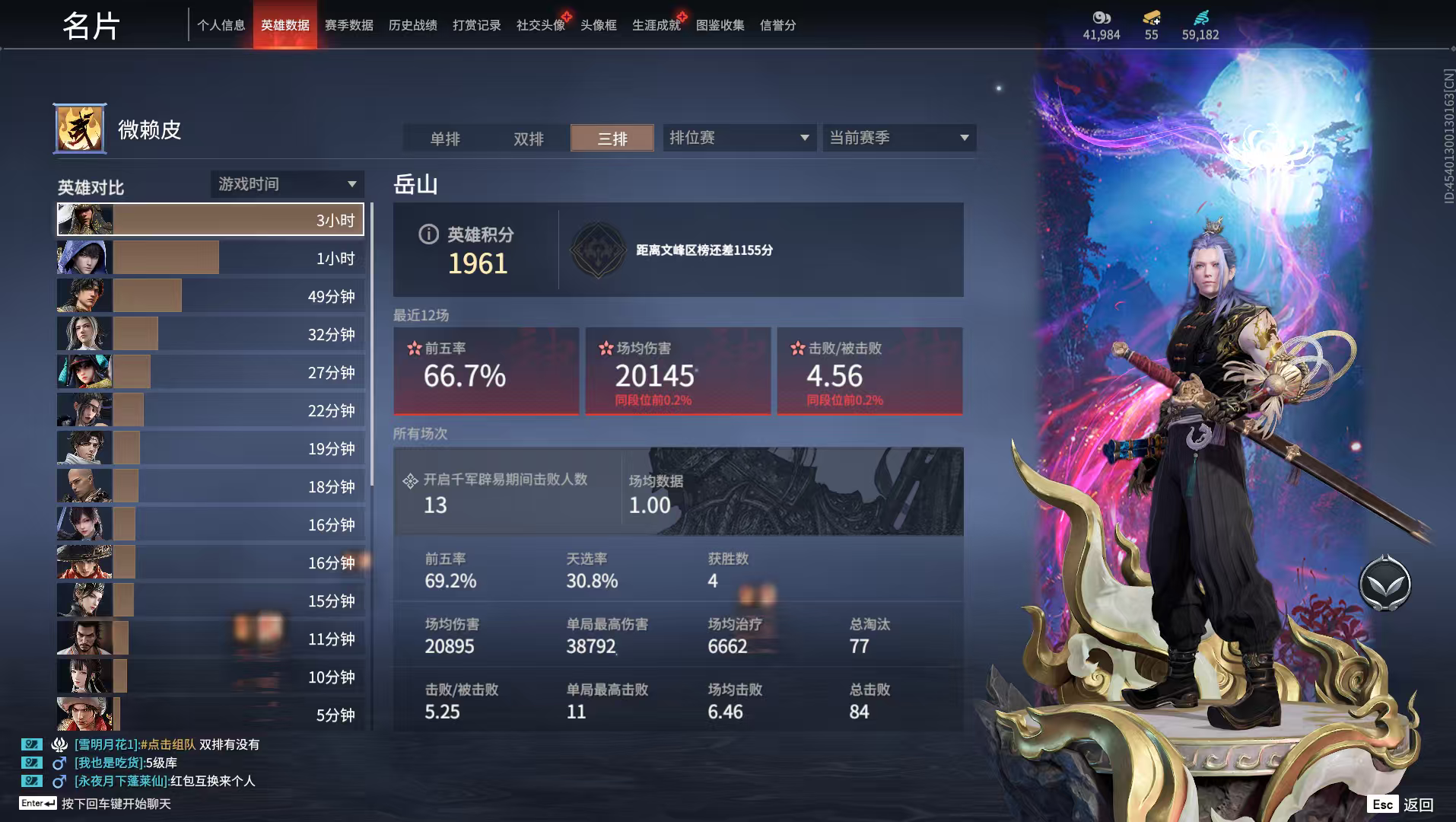This screenshot has height=822, width=1456.
Task: Select the 打赏记录 tab
Action: [476, 25]
